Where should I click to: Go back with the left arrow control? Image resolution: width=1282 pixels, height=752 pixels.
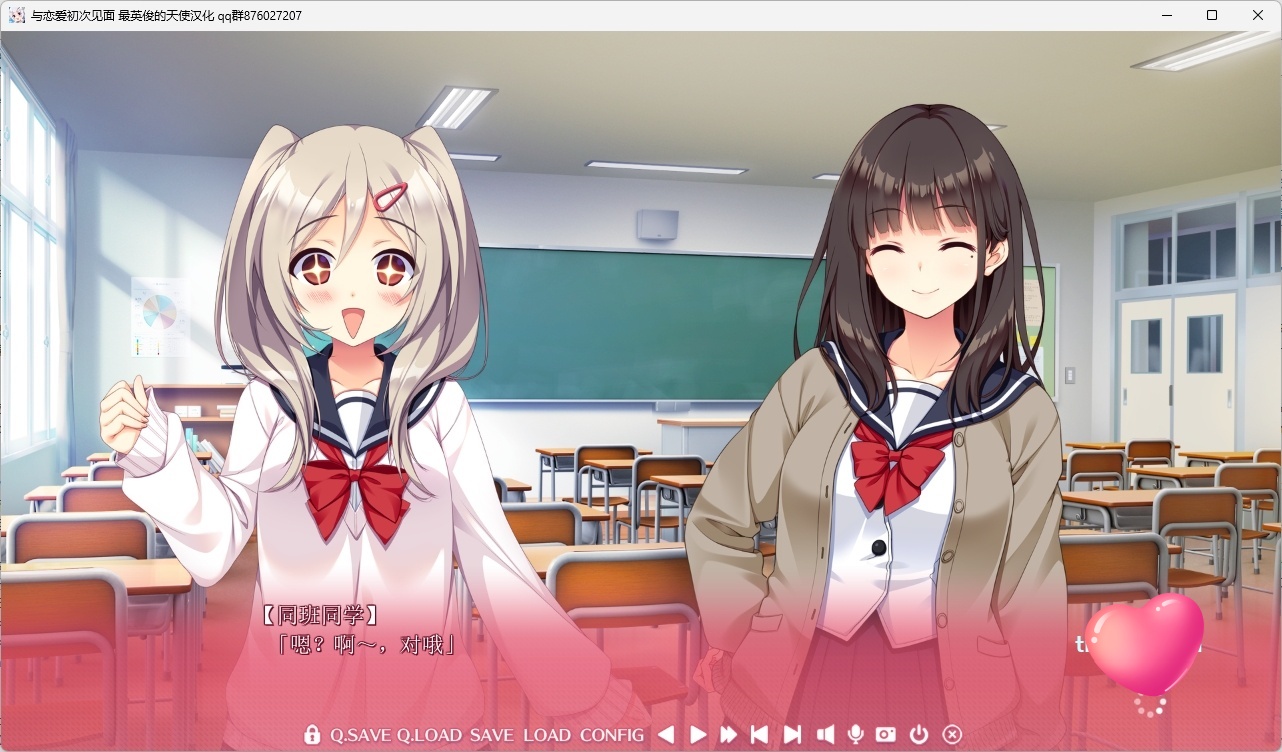click(665, 735)
